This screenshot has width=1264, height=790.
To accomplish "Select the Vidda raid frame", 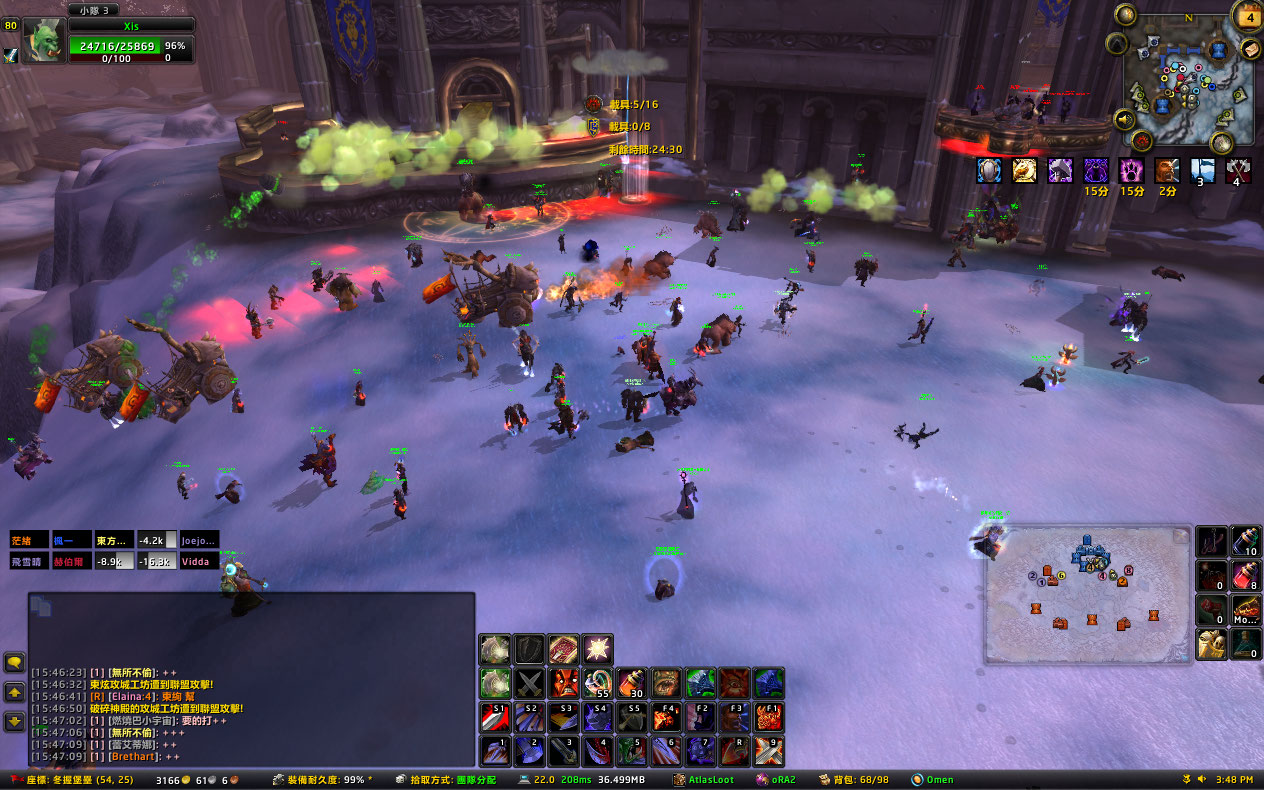I will (199, 561).
